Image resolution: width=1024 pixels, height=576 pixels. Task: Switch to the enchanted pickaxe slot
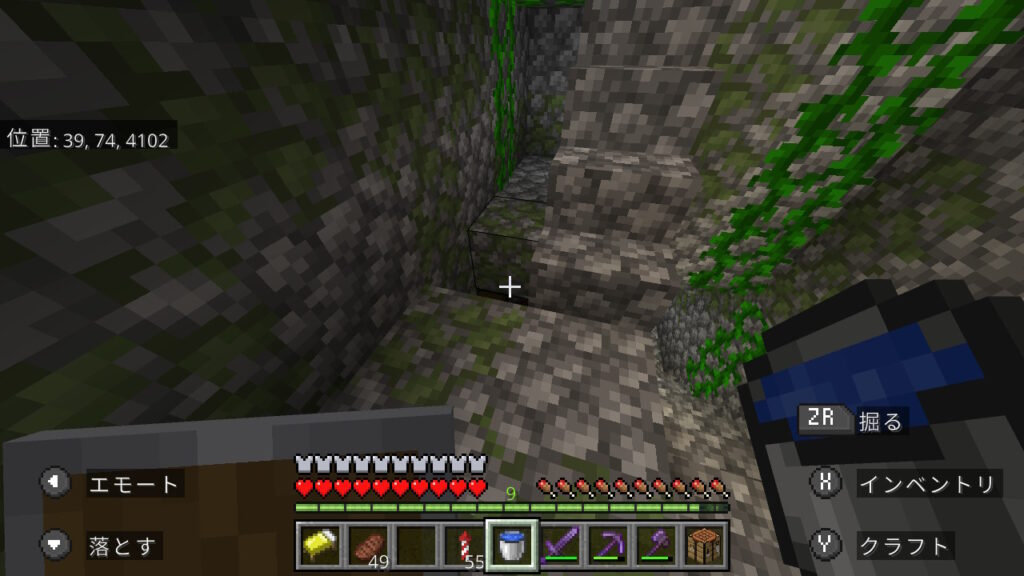click(x=608, y=545)
